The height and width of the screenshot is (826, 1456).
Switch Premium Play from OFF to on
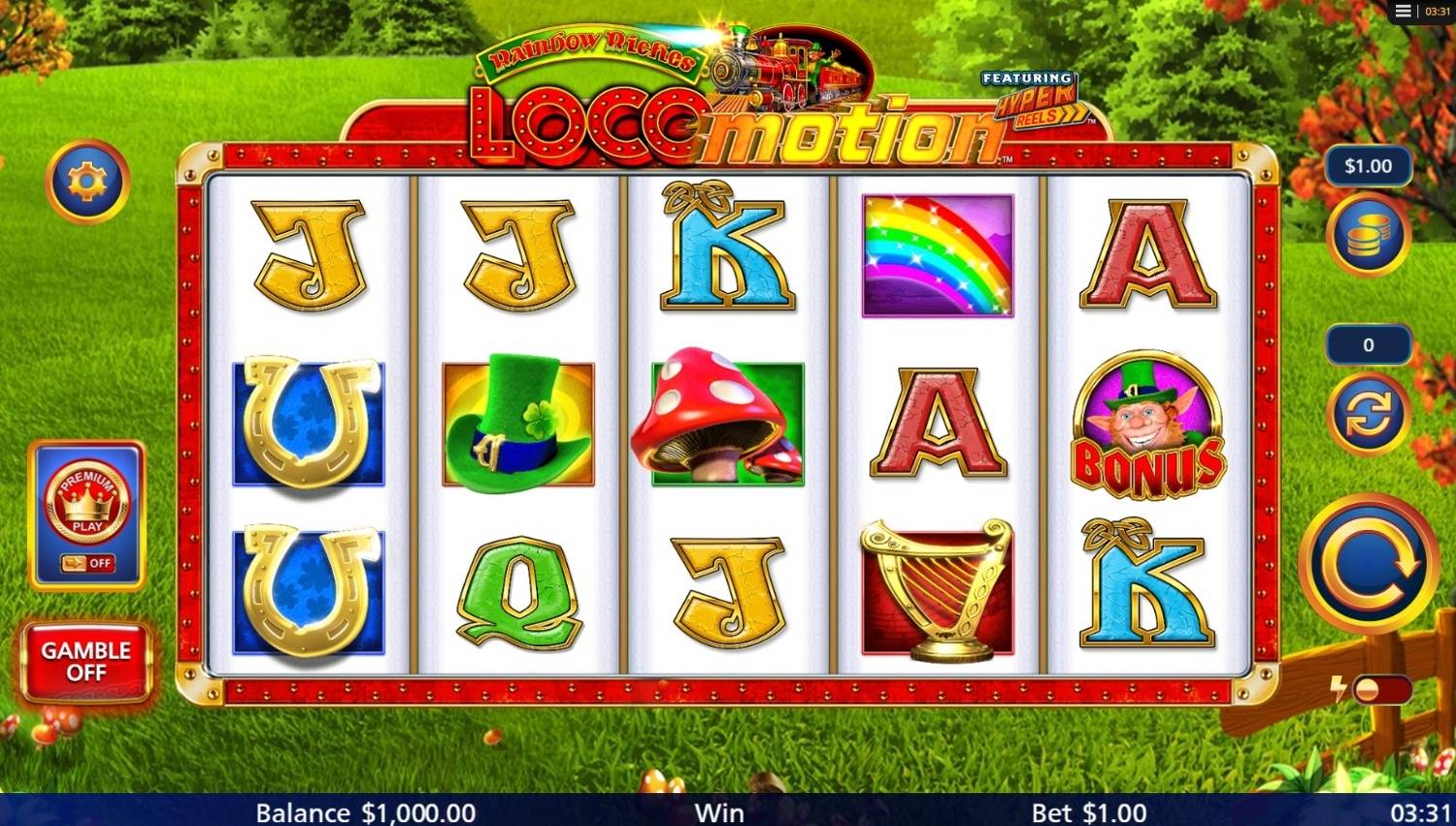(87, 564)
